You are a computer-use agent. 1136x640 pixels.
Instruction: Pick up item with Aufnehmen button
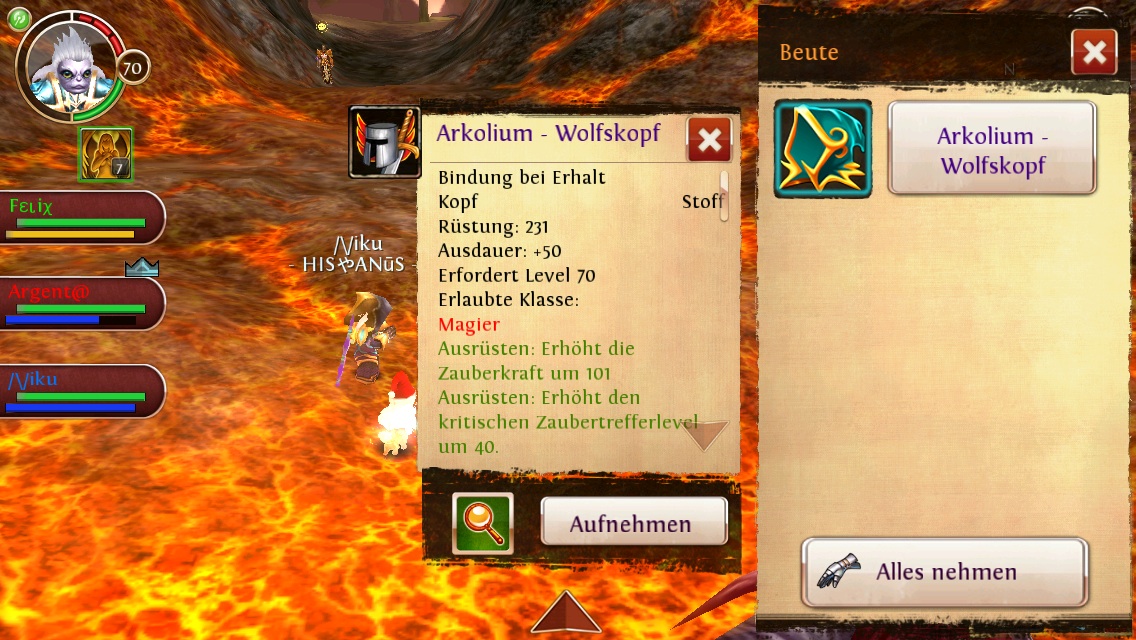[632, 523]
